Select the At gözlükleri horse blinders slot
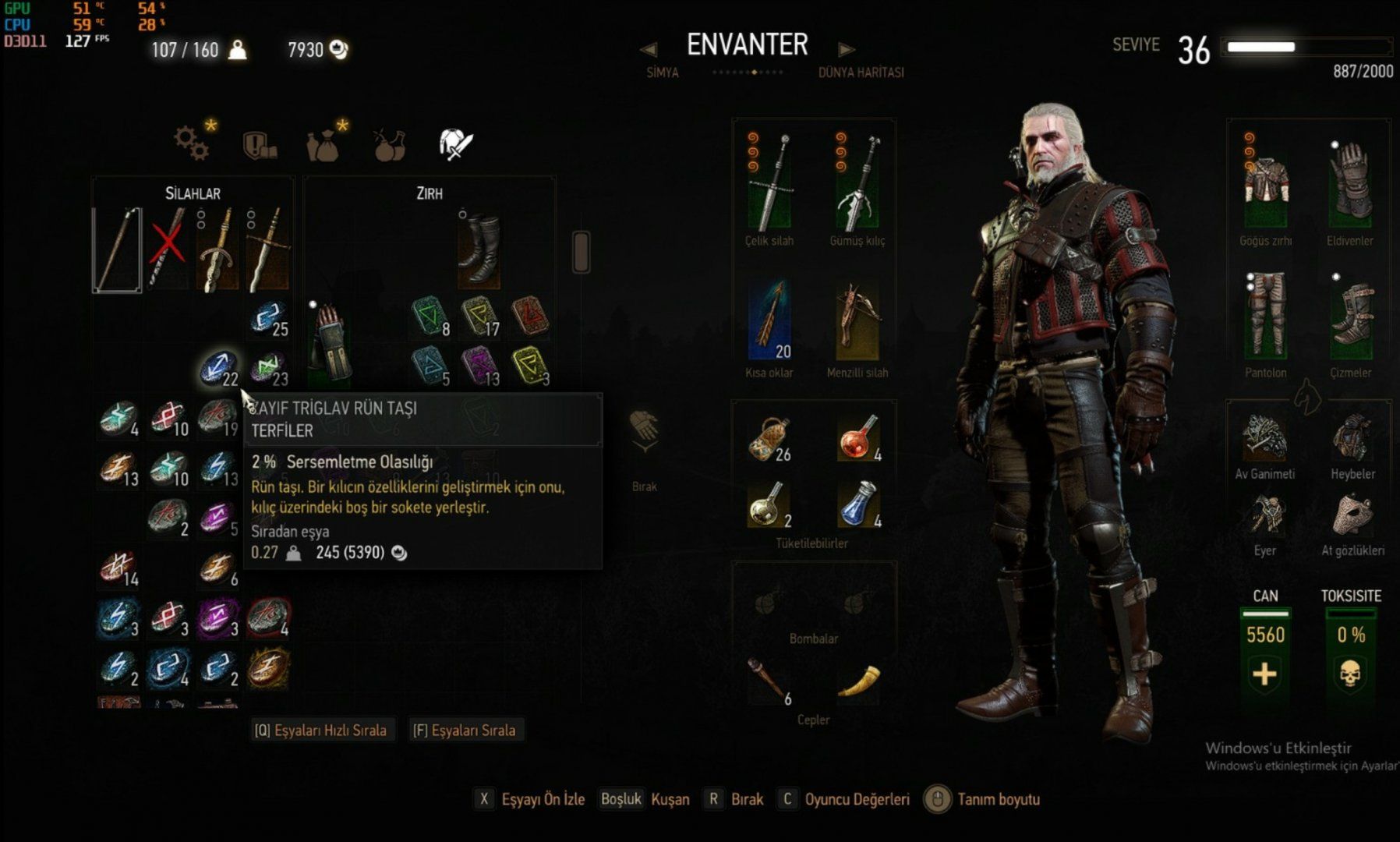 [1352, 515]
